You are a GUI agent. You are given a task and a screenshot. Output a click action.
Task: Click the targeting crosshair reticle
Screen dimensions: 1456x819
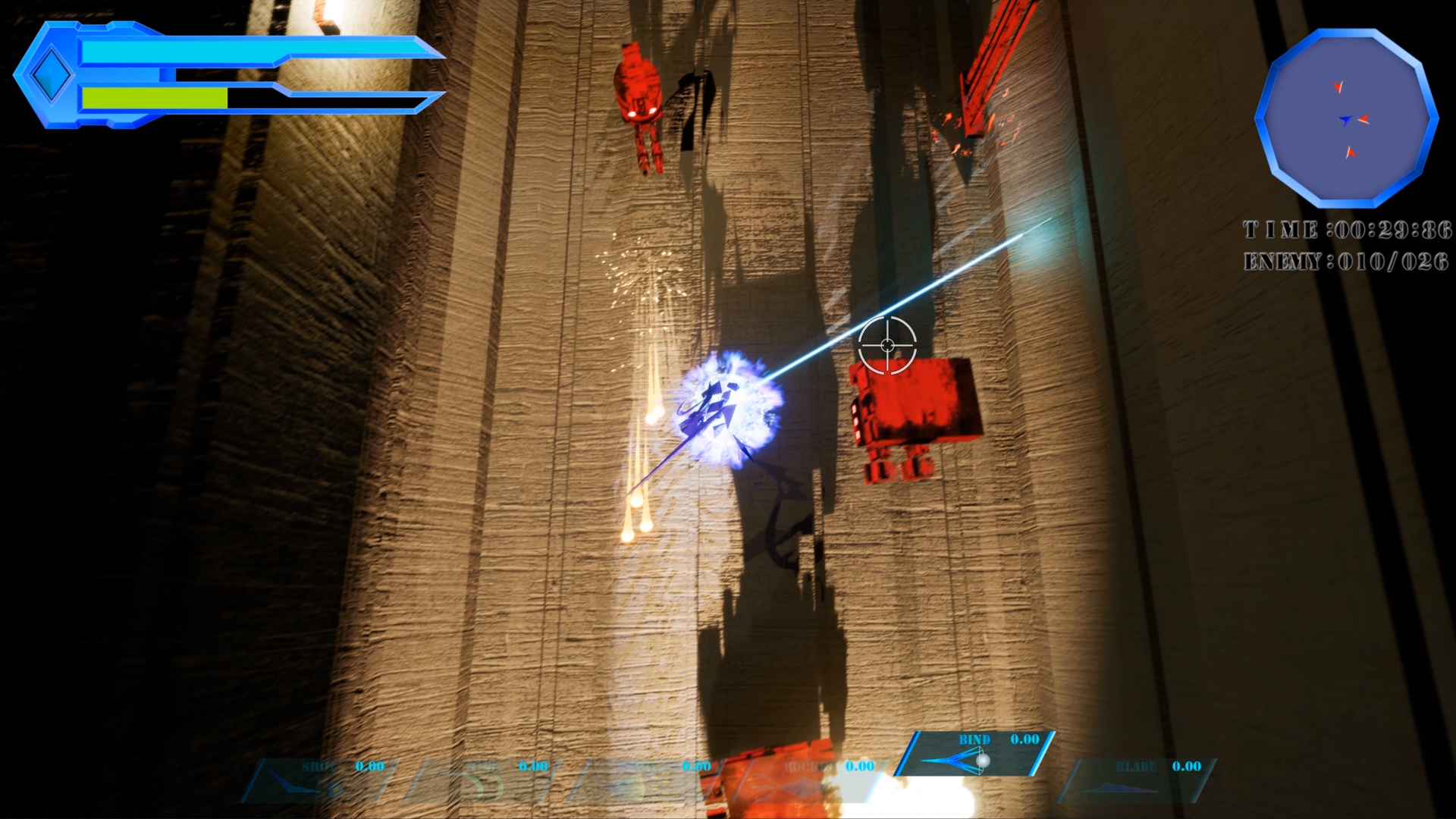pyautogui.click(x=886, y=345)
